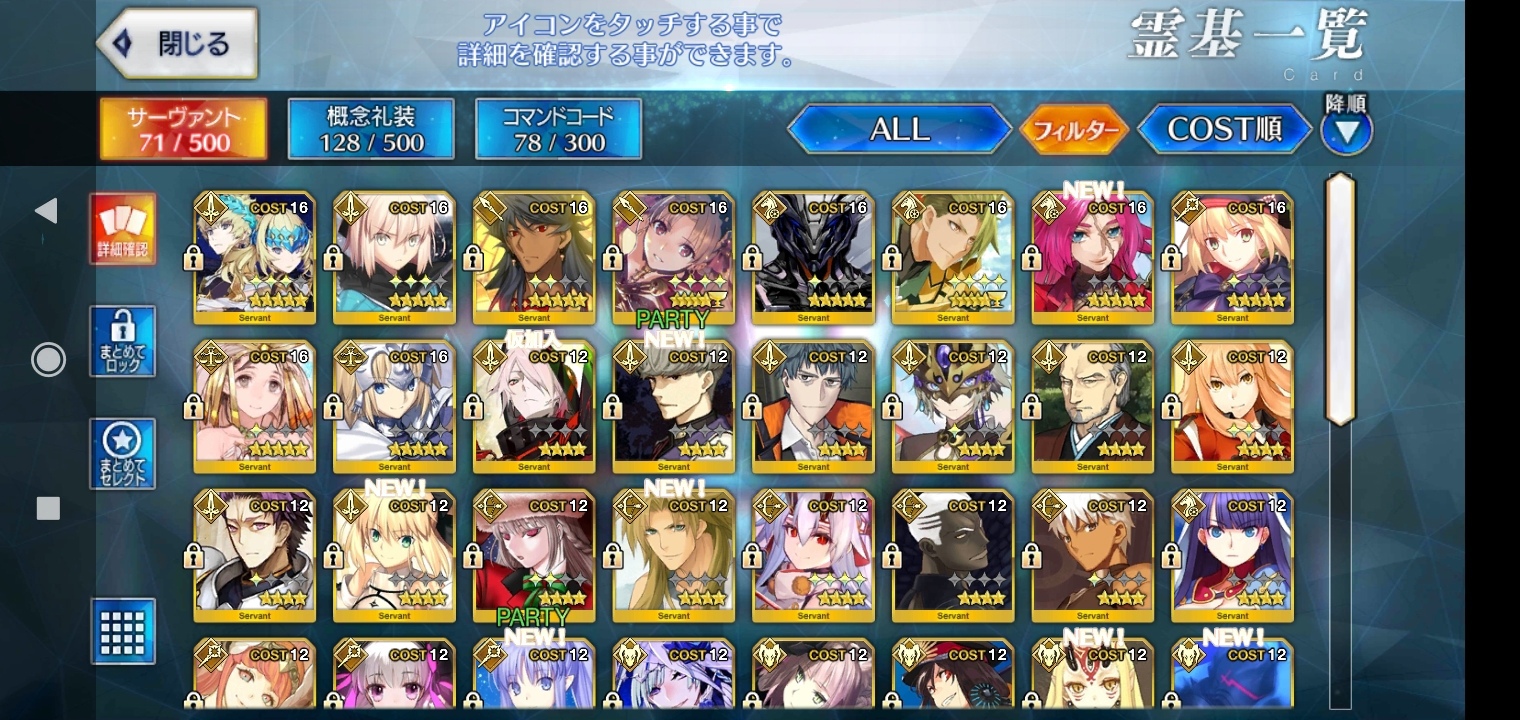Pick the black armored servant card
1520x720 pixels.
point(813,257)
